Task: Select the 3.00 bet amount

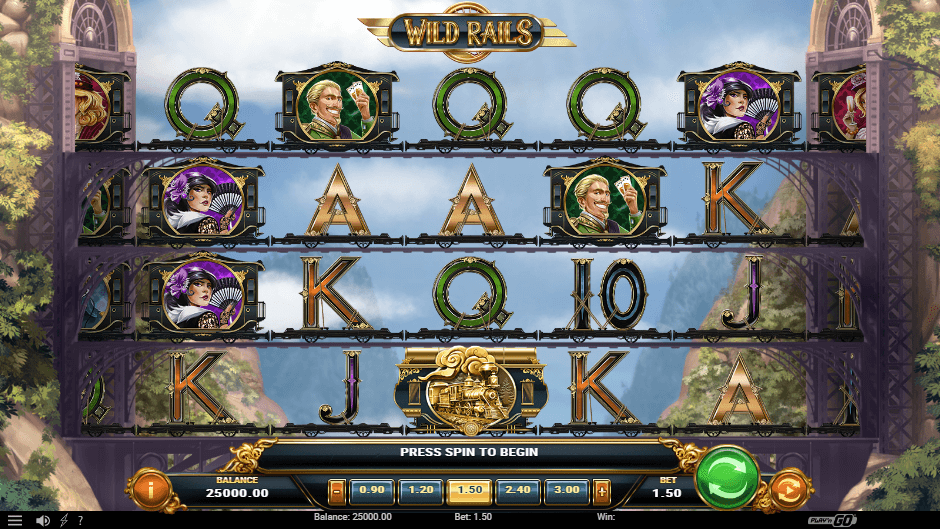Action: (566, 491)
